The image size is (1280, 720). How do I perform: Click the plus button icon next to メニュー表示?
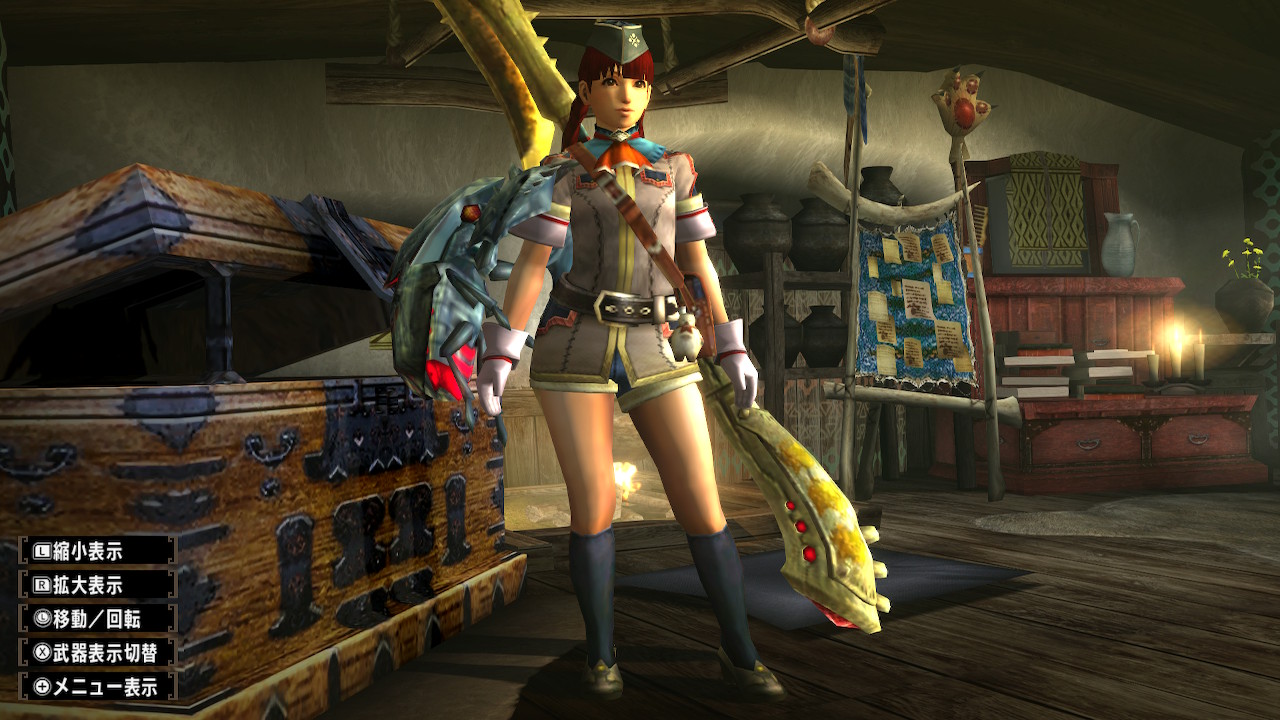pyautogui.click(x=43, y=684)
